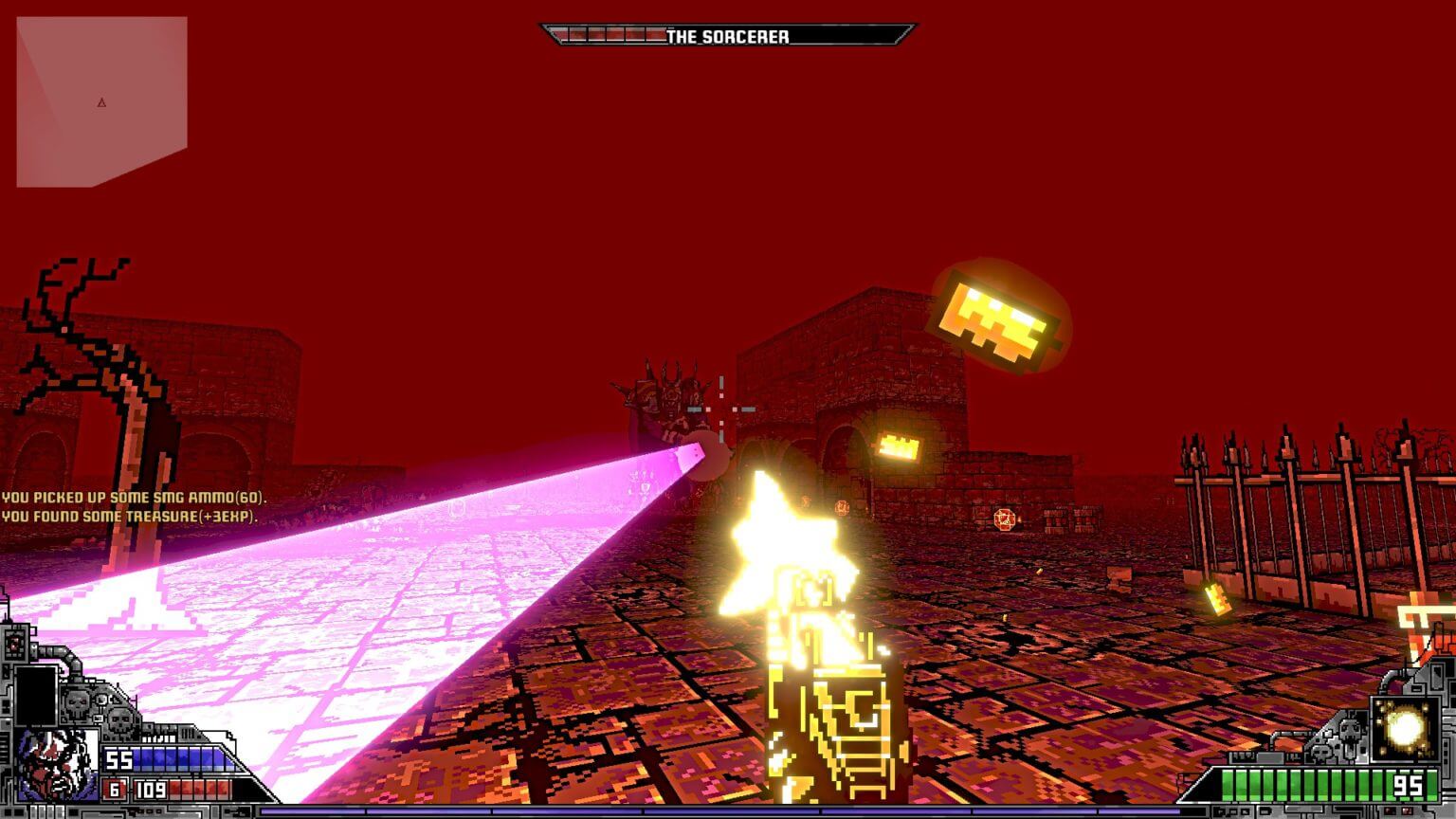The height and width of the screenshot is (819, 1456).
Task: Click the skull ornament beside the health counter
Action: [1349, 730]
